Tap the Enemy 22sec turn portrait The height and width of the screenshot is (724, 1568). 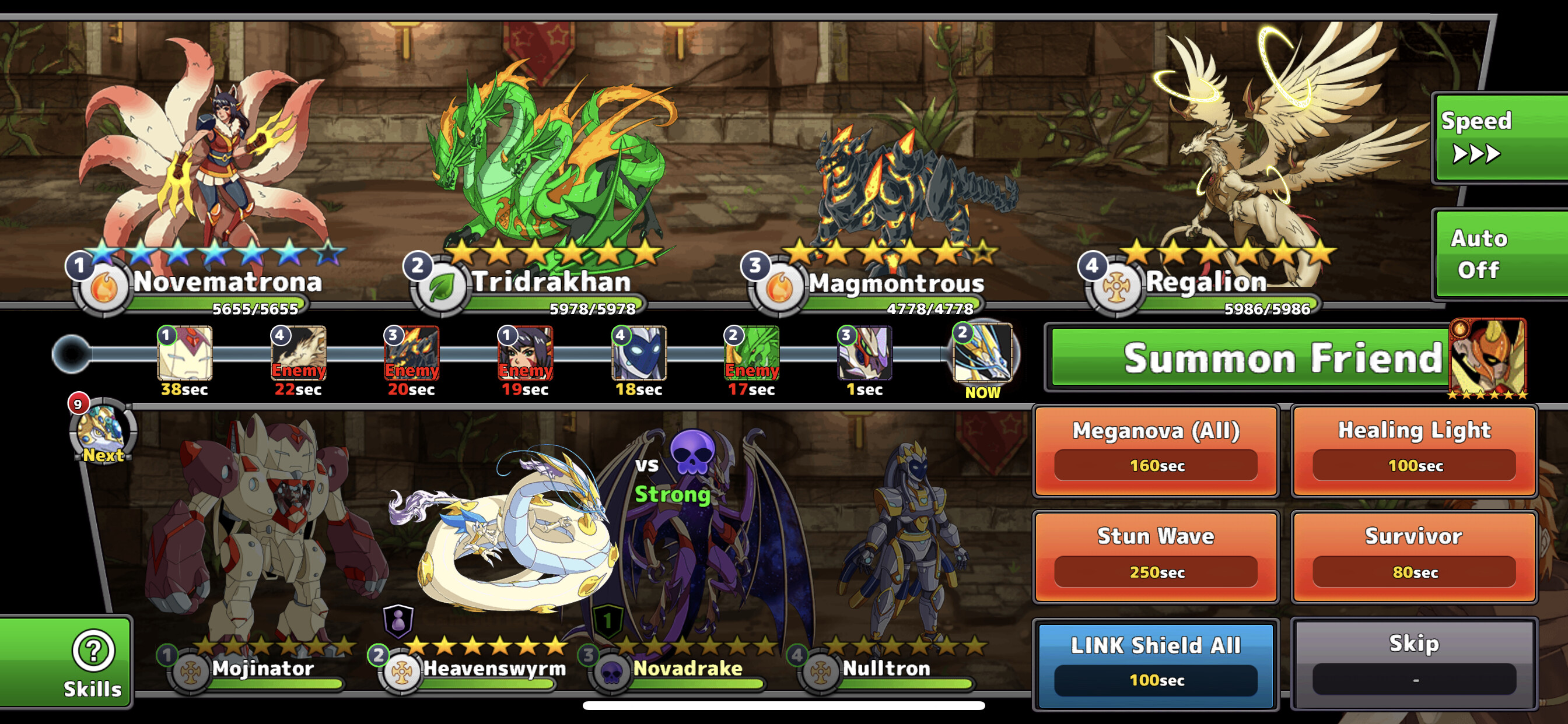(298, 354)
